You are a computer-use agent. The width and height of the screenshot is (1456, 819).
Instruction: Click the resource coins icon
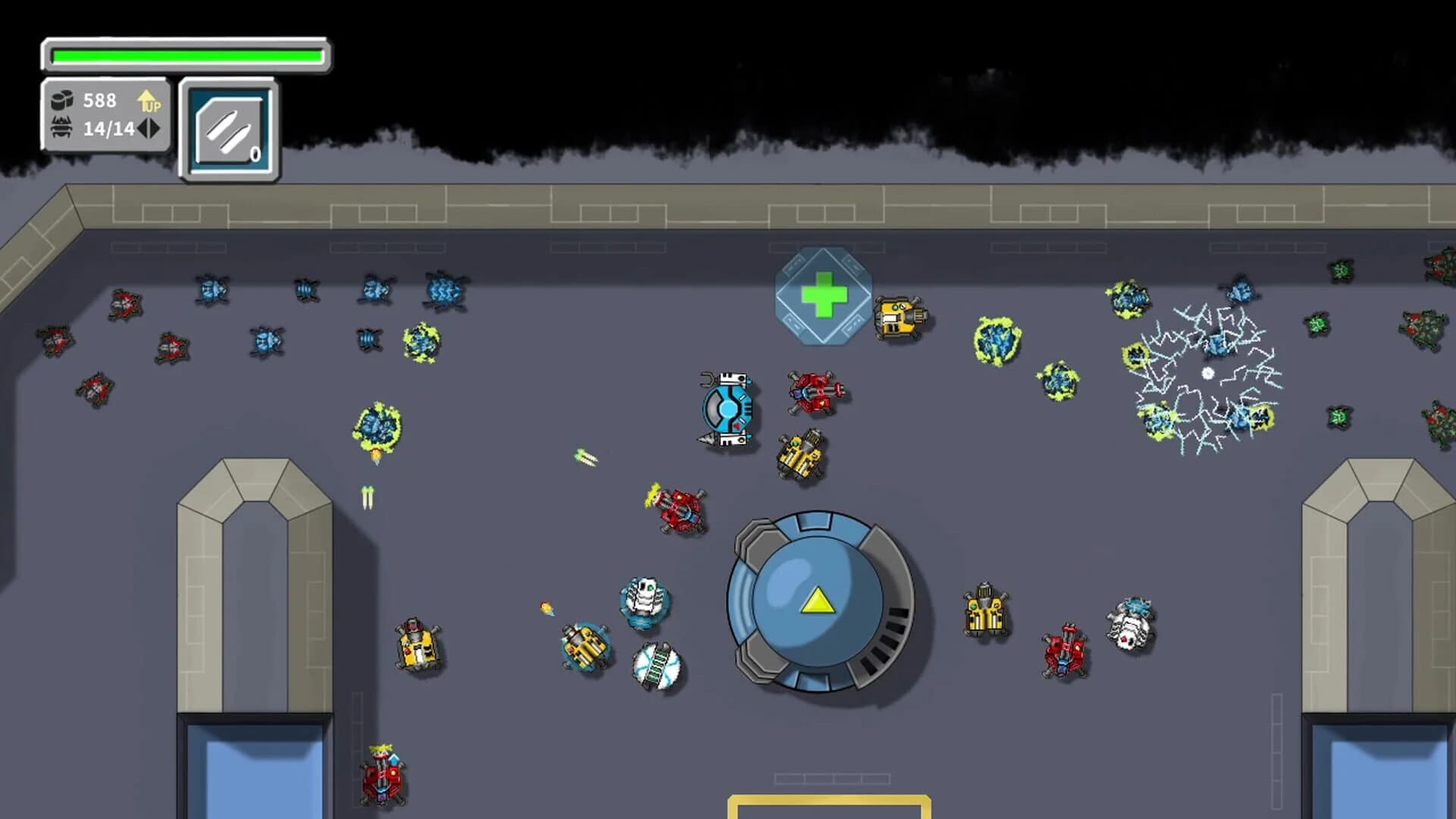pyautogui.click(x=62, y=99)
